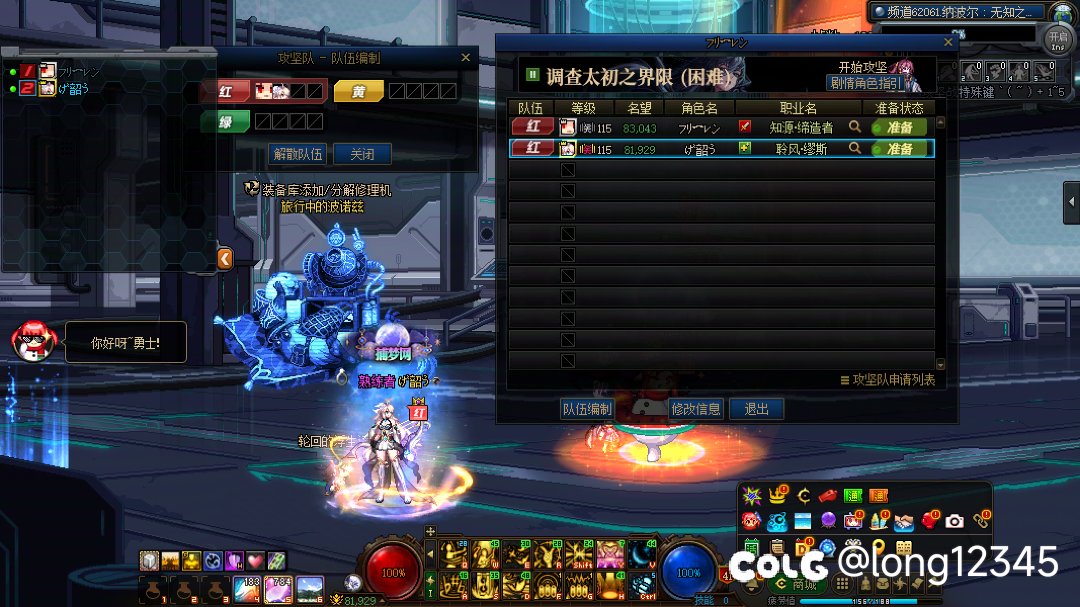1080x607 pixels.
Task: Click the purple crystal ball icon
Action: pyautogui.click(x=828, y=521)
